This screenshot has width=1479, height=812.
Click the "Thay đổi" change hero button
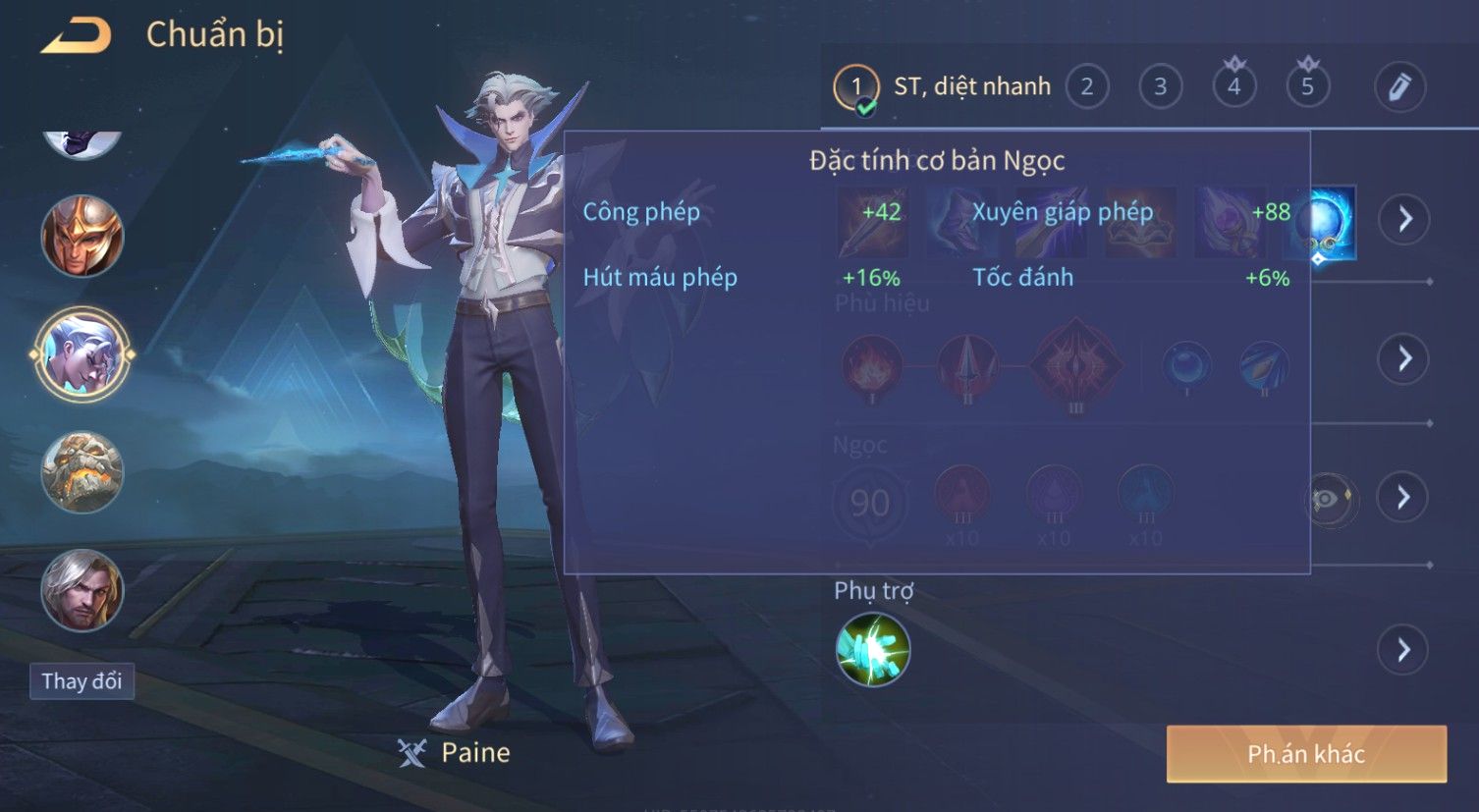pyautogui.click(x=82, y=681)
